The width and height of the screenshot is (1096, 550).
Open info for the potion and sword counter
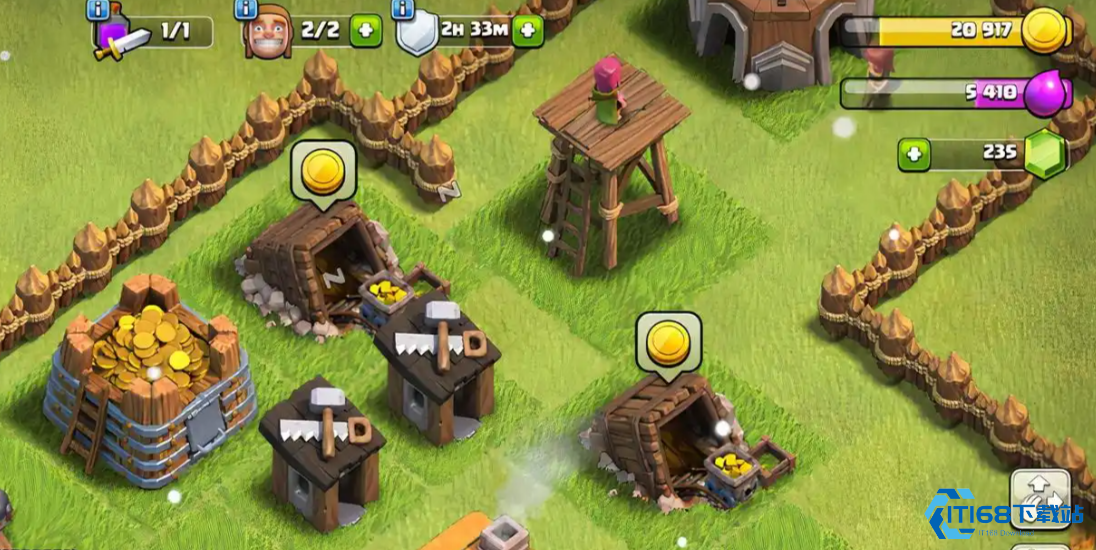click(98, 10)
